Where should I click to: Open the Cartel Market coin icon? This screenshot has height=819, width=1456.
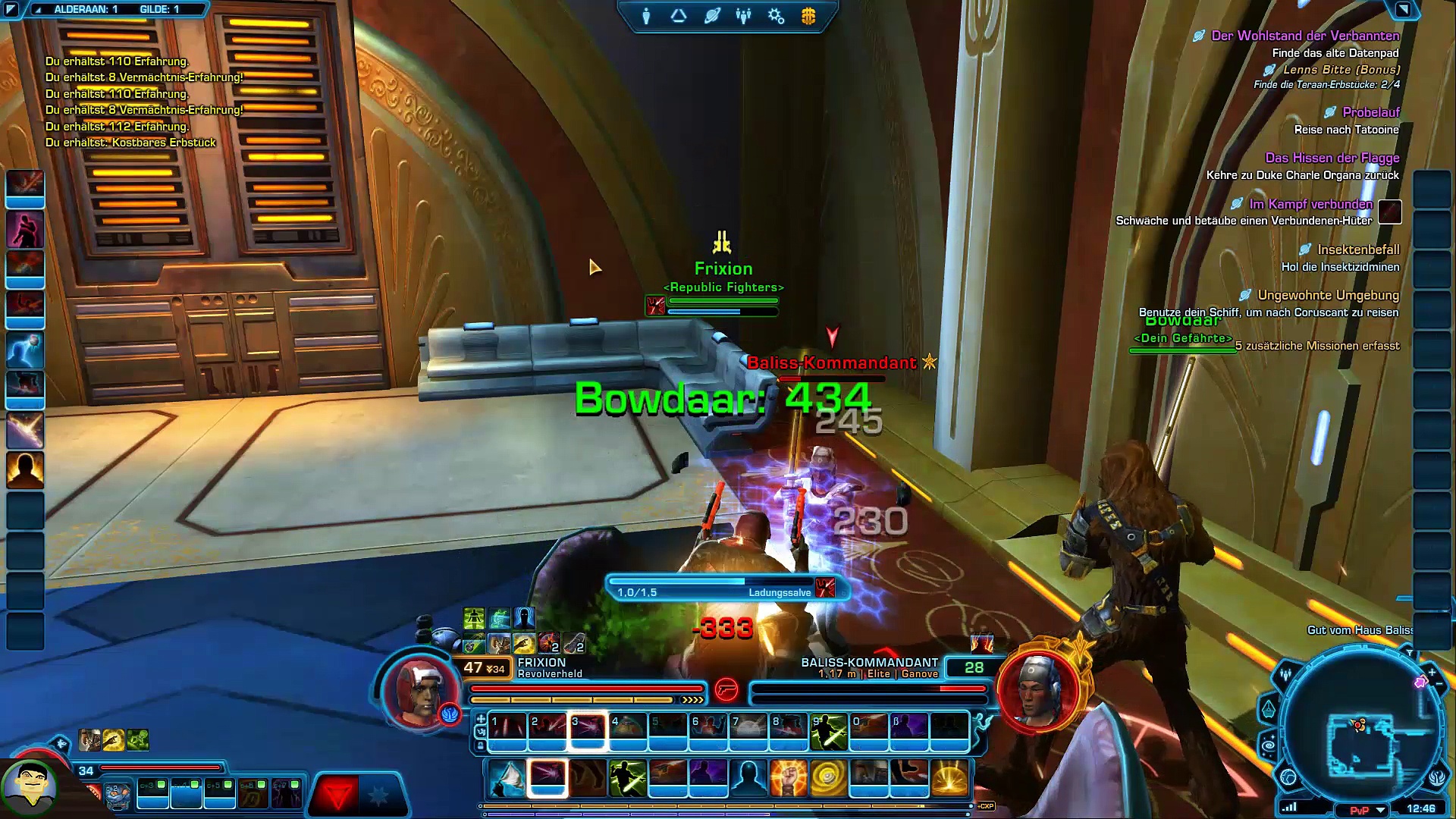[x=808, y=16]
